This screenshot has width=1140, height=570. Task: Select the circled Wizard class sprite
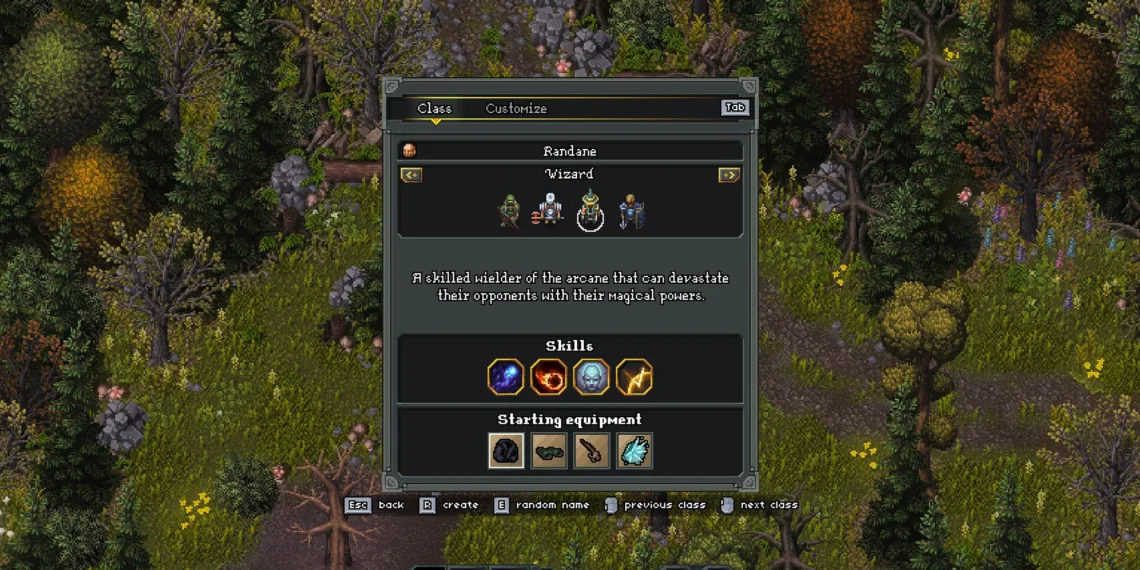[x=590, y=211]
